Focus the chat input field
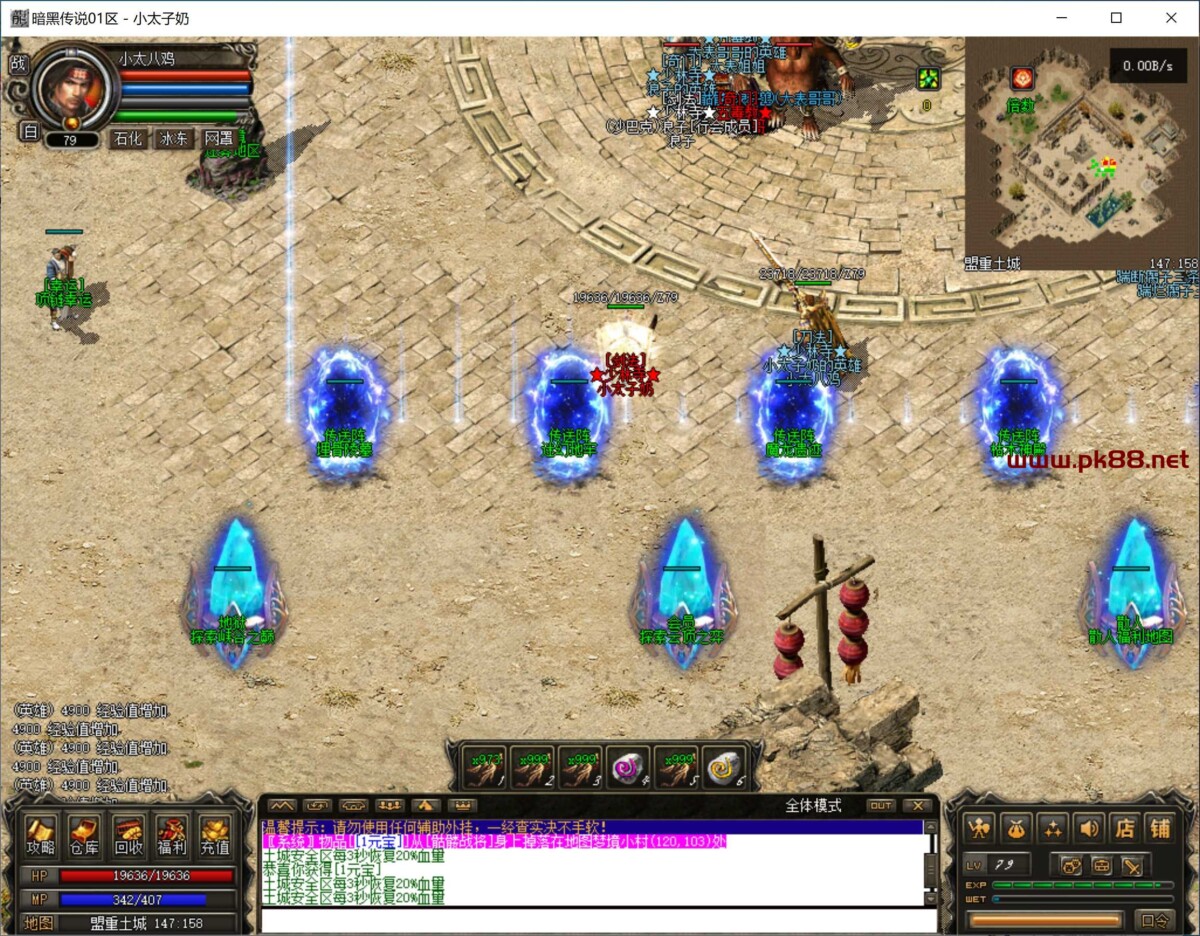1200x936 pixels. 598,920
